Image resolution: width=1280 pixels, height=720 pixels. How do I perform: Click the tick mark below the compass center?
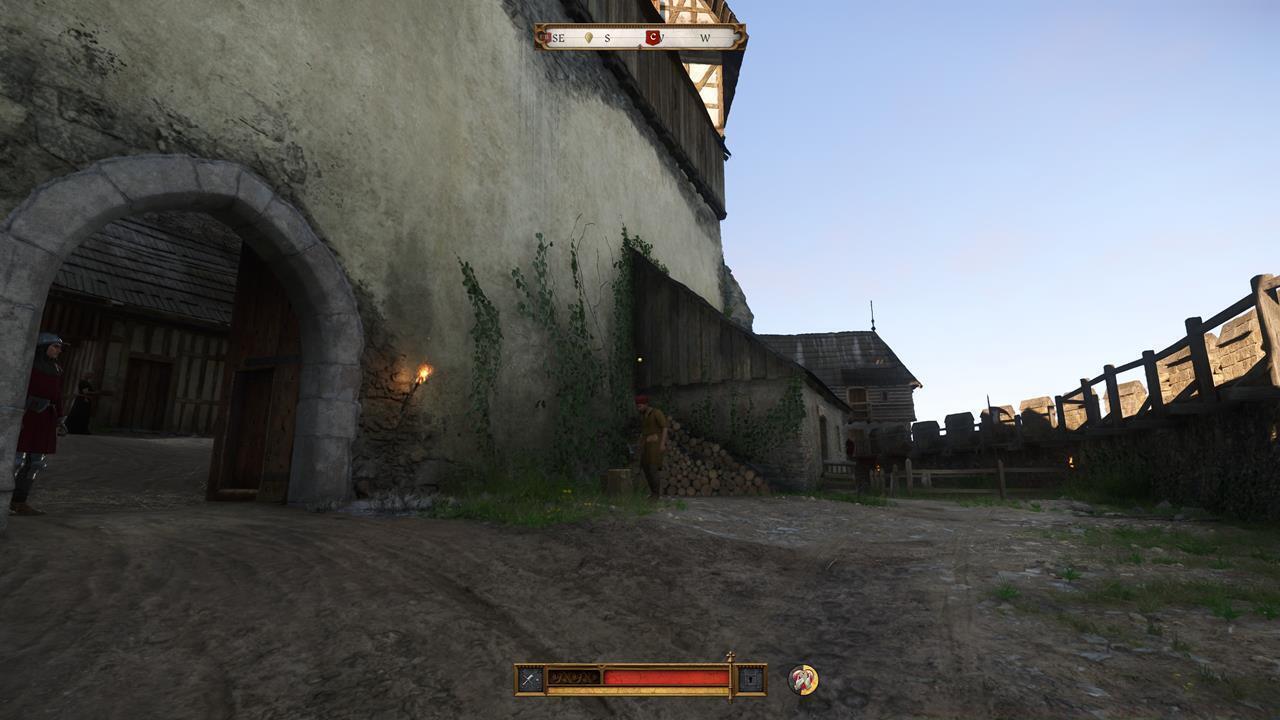pyautogui.click(x=640, y=46)
